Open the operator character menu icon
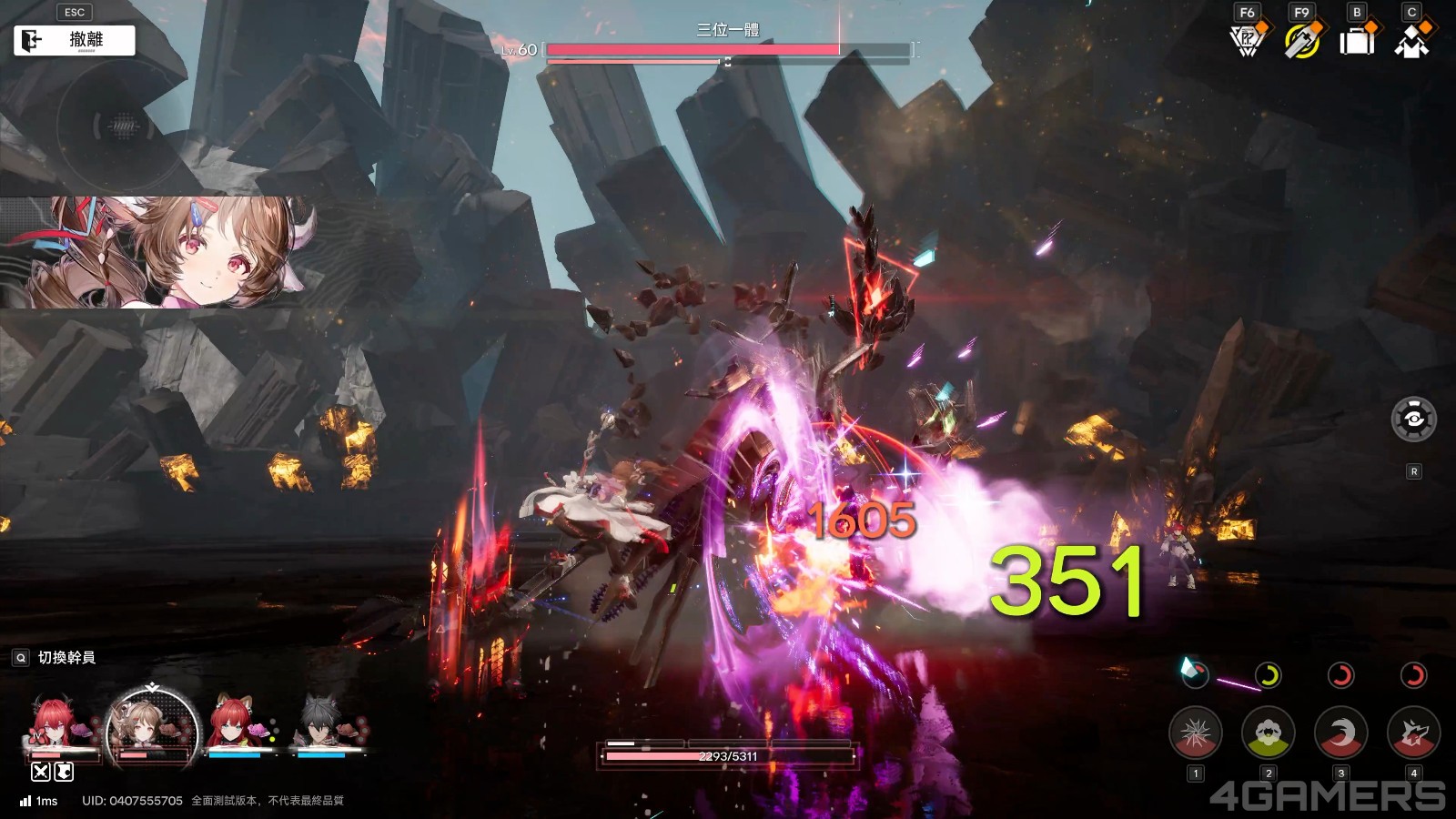Image resolution: width=1456 pixels, height=819 pixels. pos(1411,41)
